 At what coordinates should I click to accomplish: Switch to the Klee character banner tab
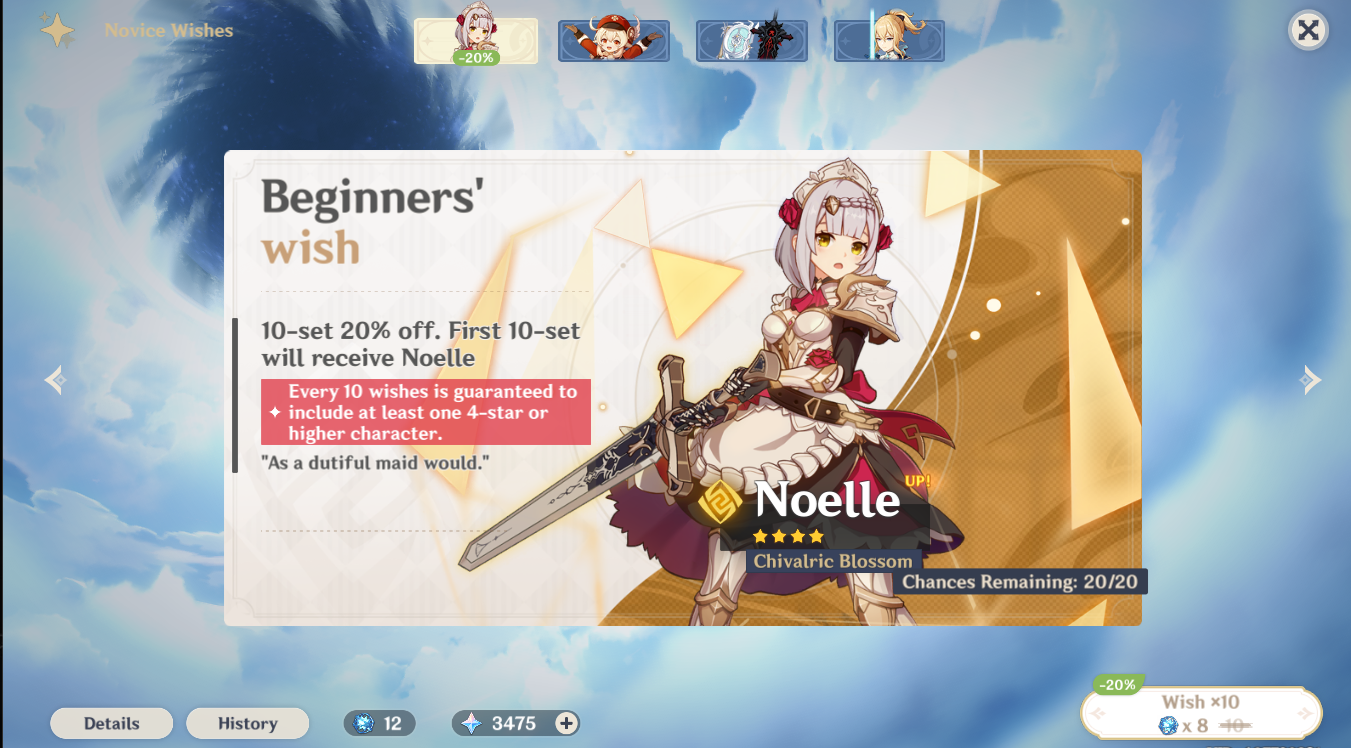[613, 40]
